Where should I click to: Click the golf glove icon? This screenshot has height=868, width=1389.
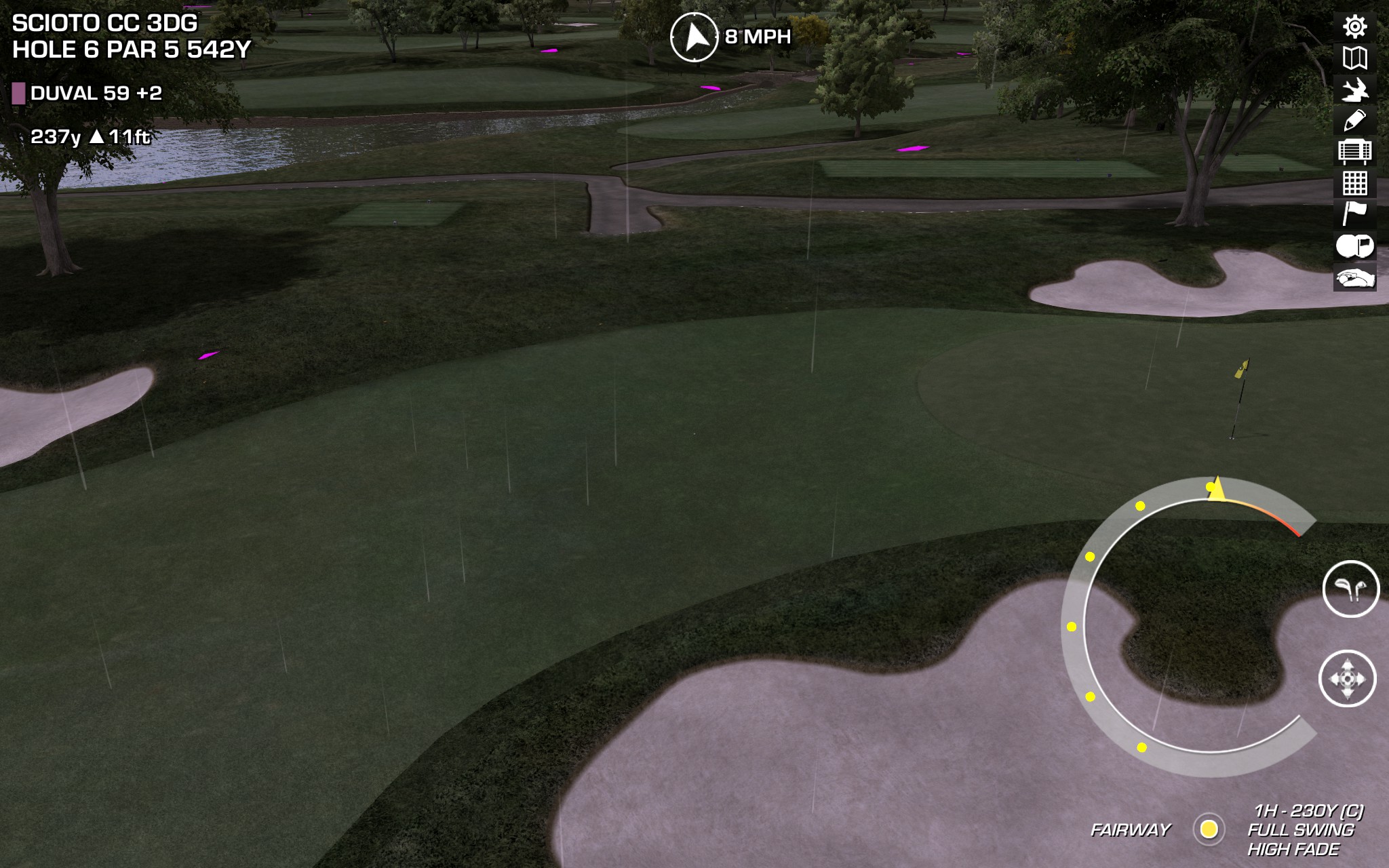(x=1354, y=278)
